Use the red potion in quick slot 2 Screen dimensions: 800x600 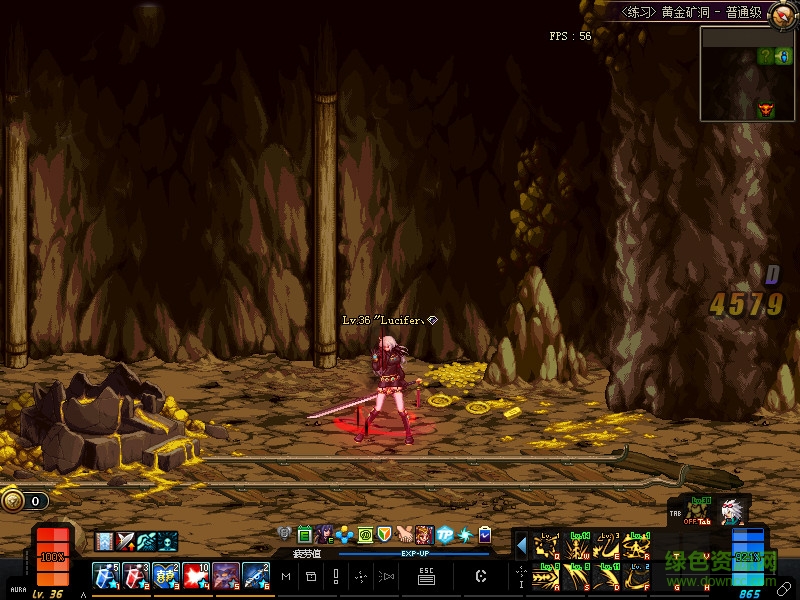pos(136,575)
